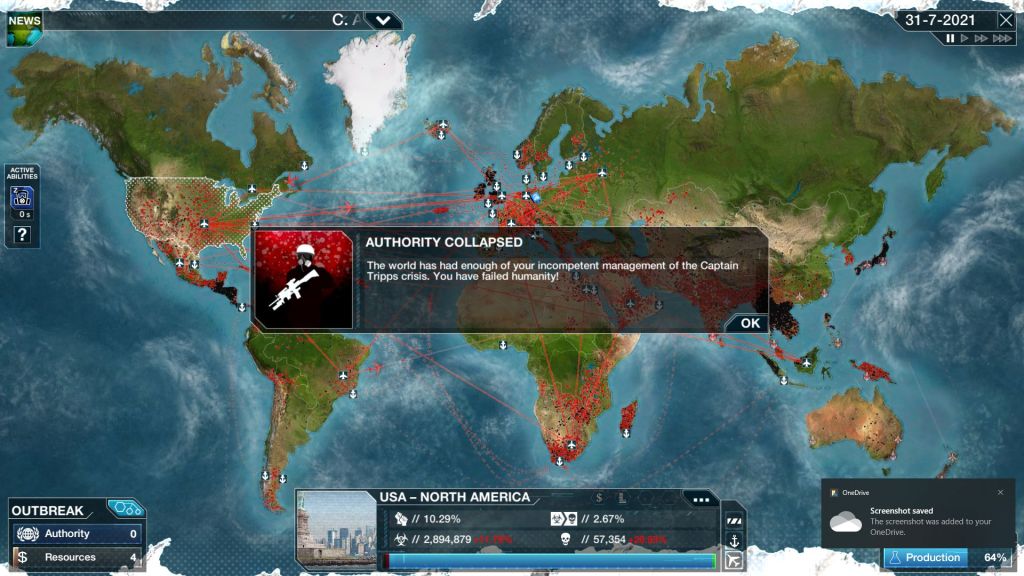Viewport: 1024px width, 576px height.
Task: Select the Authority row
Action: (76, 534)
